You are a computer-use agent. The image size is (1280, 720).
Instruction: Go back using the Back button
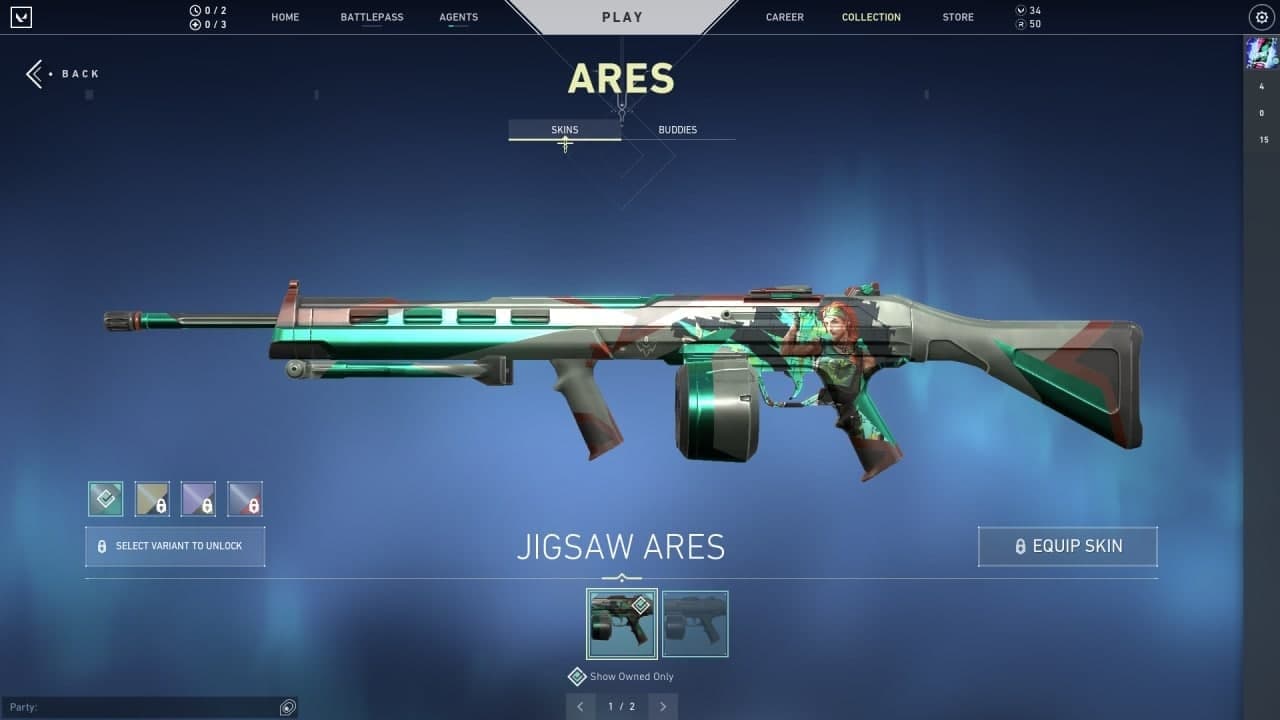point(63,74)
